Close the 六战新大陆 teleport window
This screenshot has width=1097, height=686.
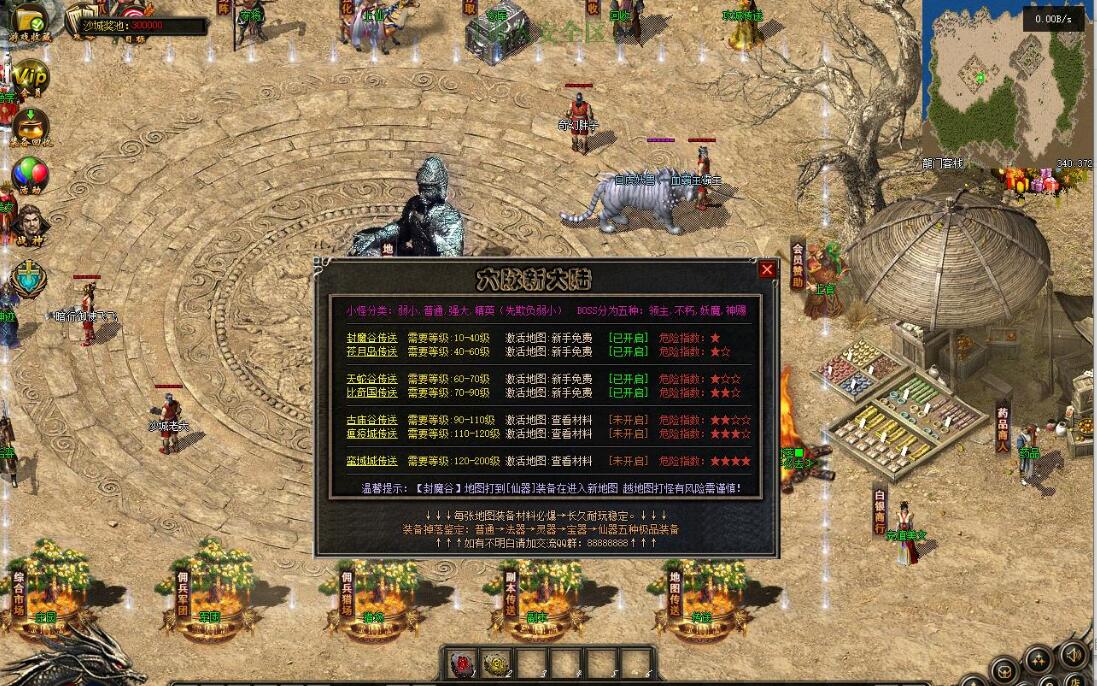coord(767,269)
